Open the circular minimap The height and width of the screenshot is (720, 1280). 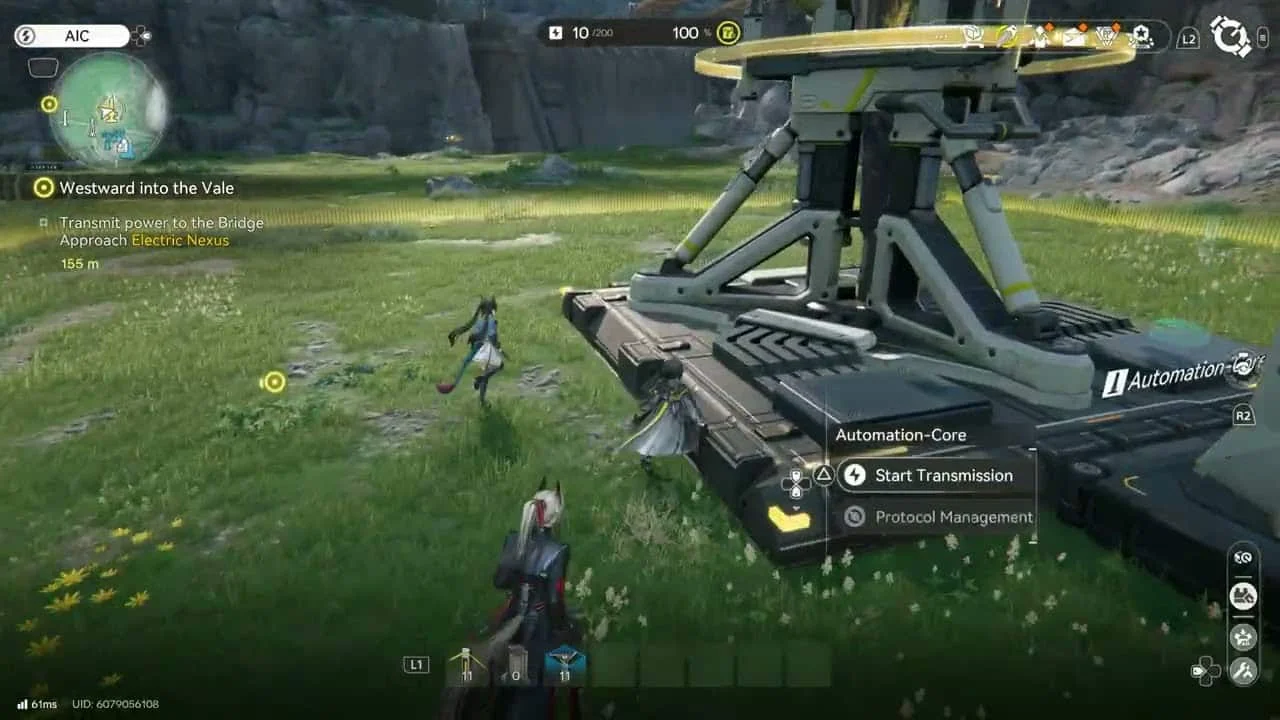click(x=108, y=110)
